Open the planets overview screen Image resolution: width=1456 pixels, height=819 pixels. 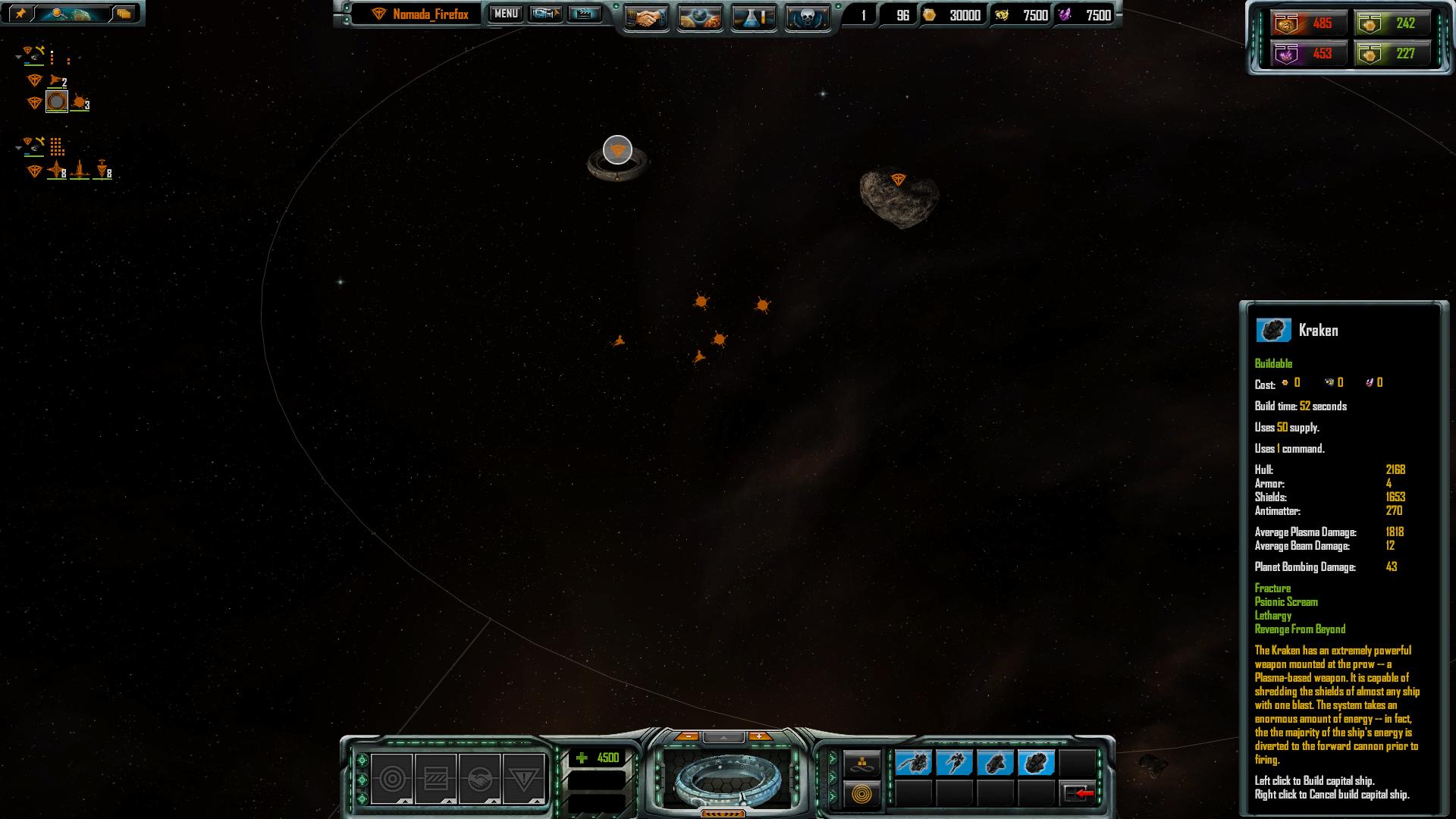(x=700, y=17)
